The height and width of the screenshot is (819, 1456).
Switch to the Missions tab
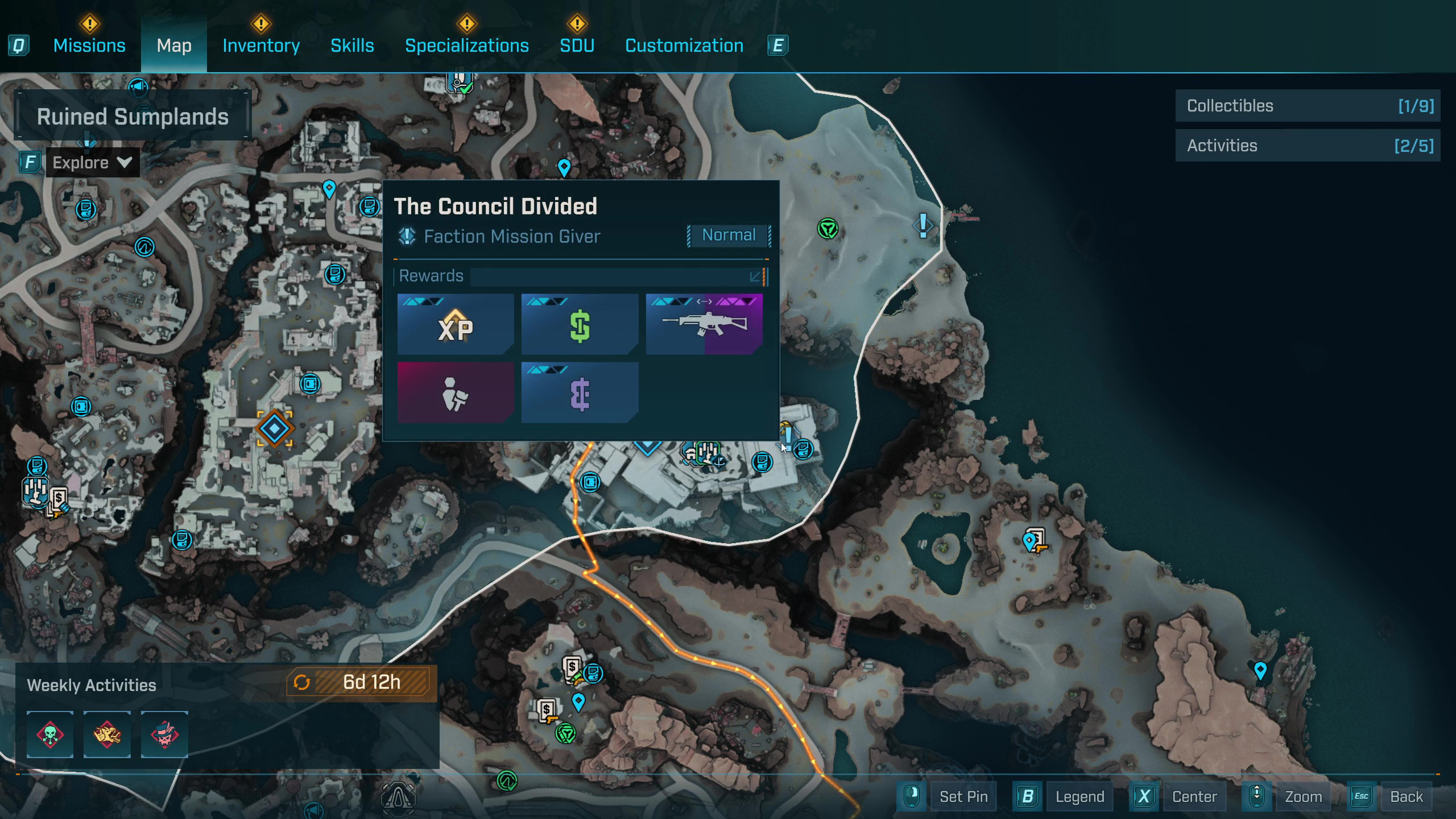click(89, 45)
